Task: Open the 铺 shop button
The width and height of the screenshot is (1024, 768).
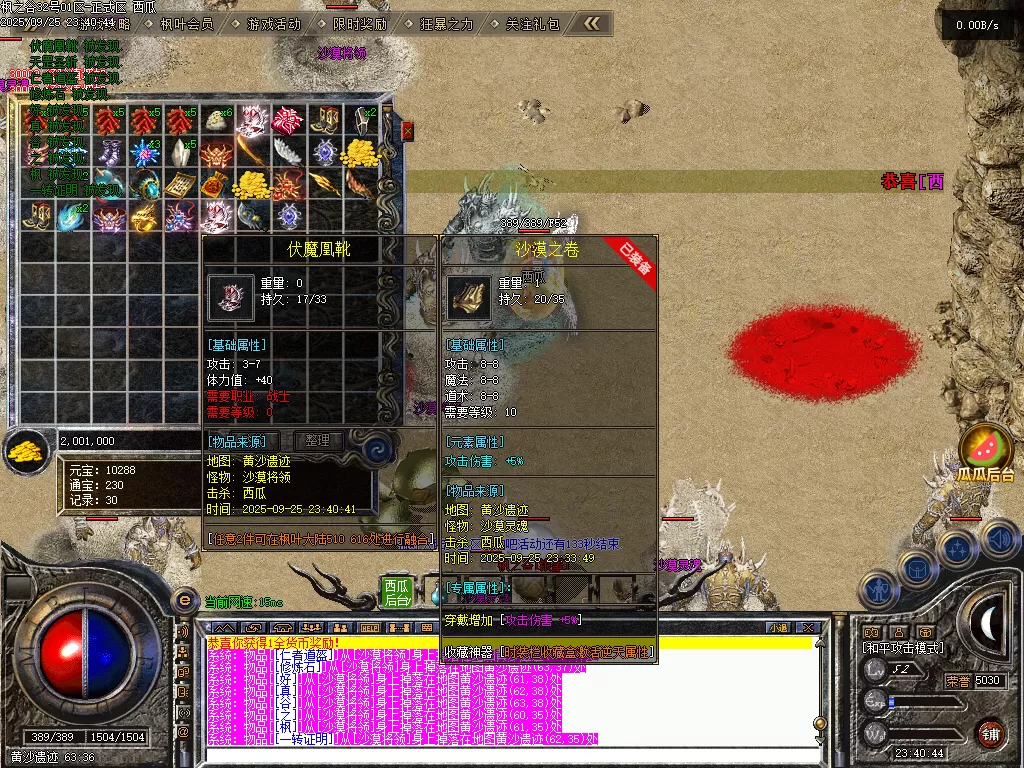Action: point(990,732)
